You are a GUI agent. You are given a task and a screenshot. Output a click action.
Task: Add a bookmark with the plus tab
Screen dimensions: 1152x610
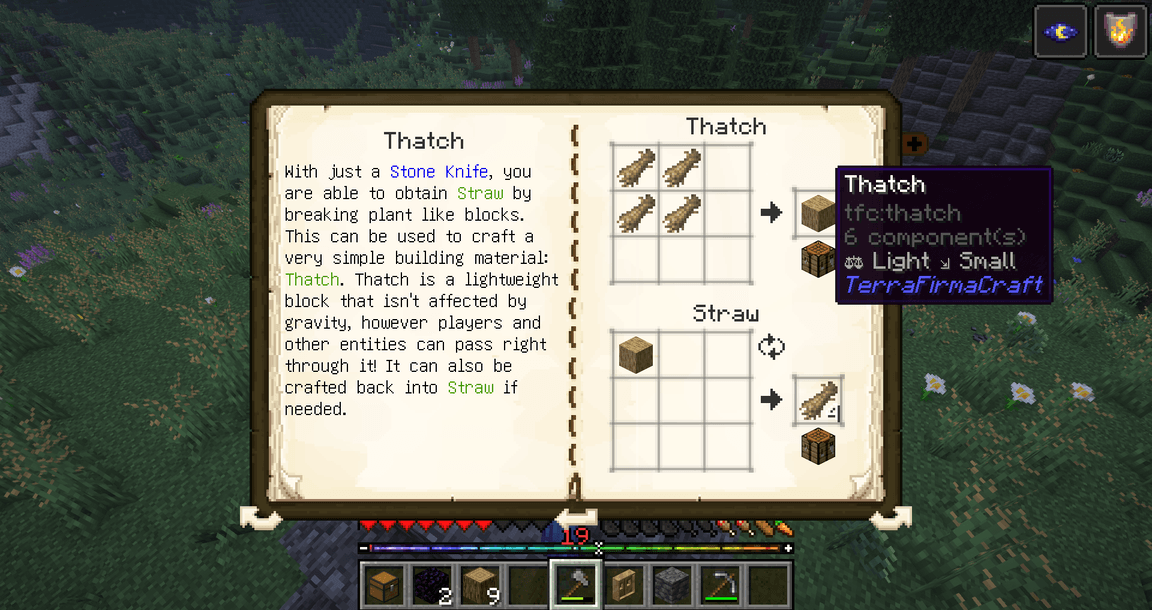(x=913, y=145)
